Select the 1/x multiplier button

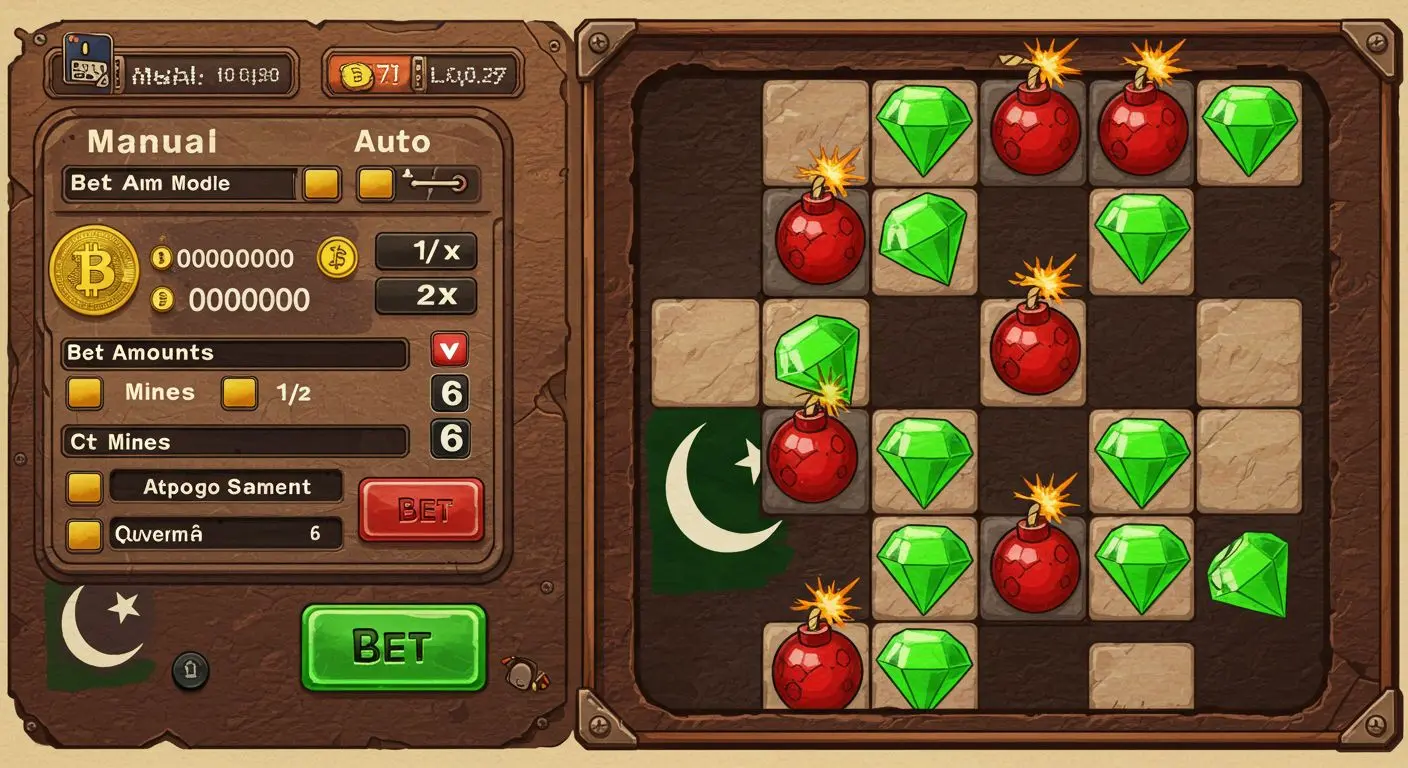coord(426,252)
